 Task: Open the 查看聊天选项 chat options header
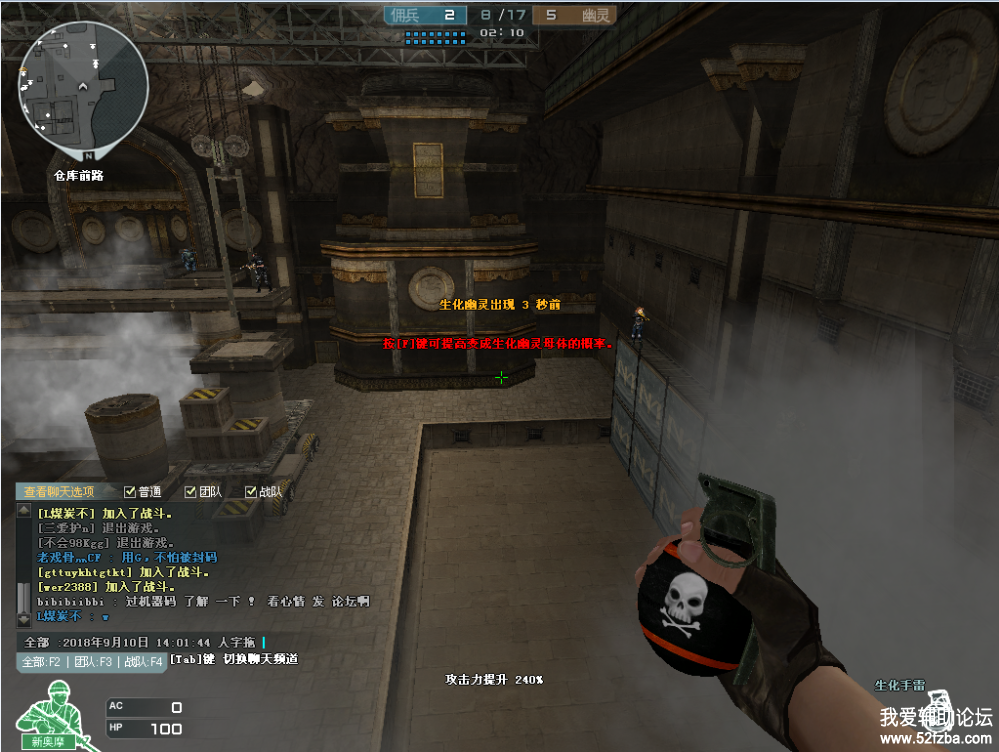pyautogui.click(x=60, y=491)
